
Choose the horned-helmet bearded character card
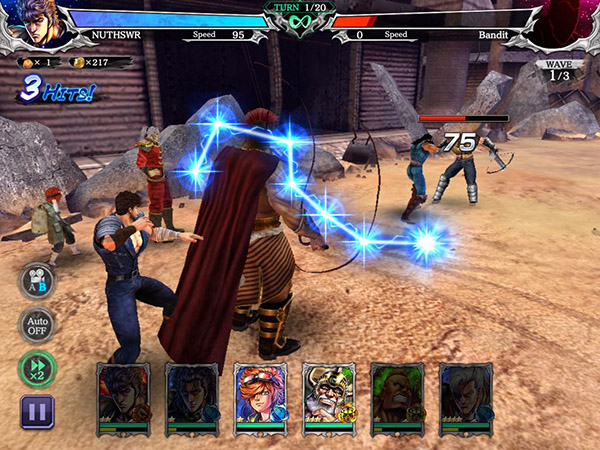pyautogui.click(x=328, y=399)
